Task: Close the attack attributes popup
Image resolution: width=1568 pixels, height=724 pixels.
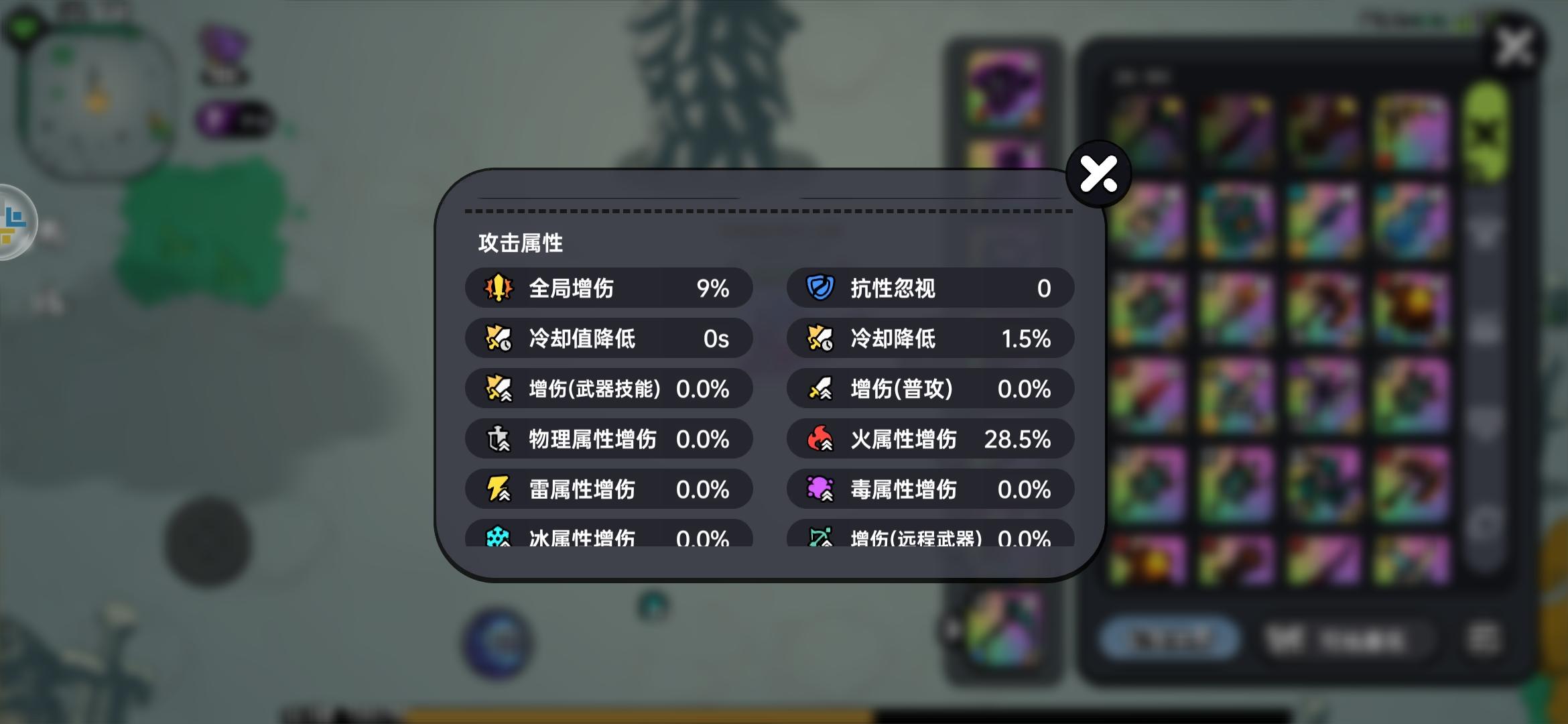Action: pyautogui.click(x=1098, y=173)
